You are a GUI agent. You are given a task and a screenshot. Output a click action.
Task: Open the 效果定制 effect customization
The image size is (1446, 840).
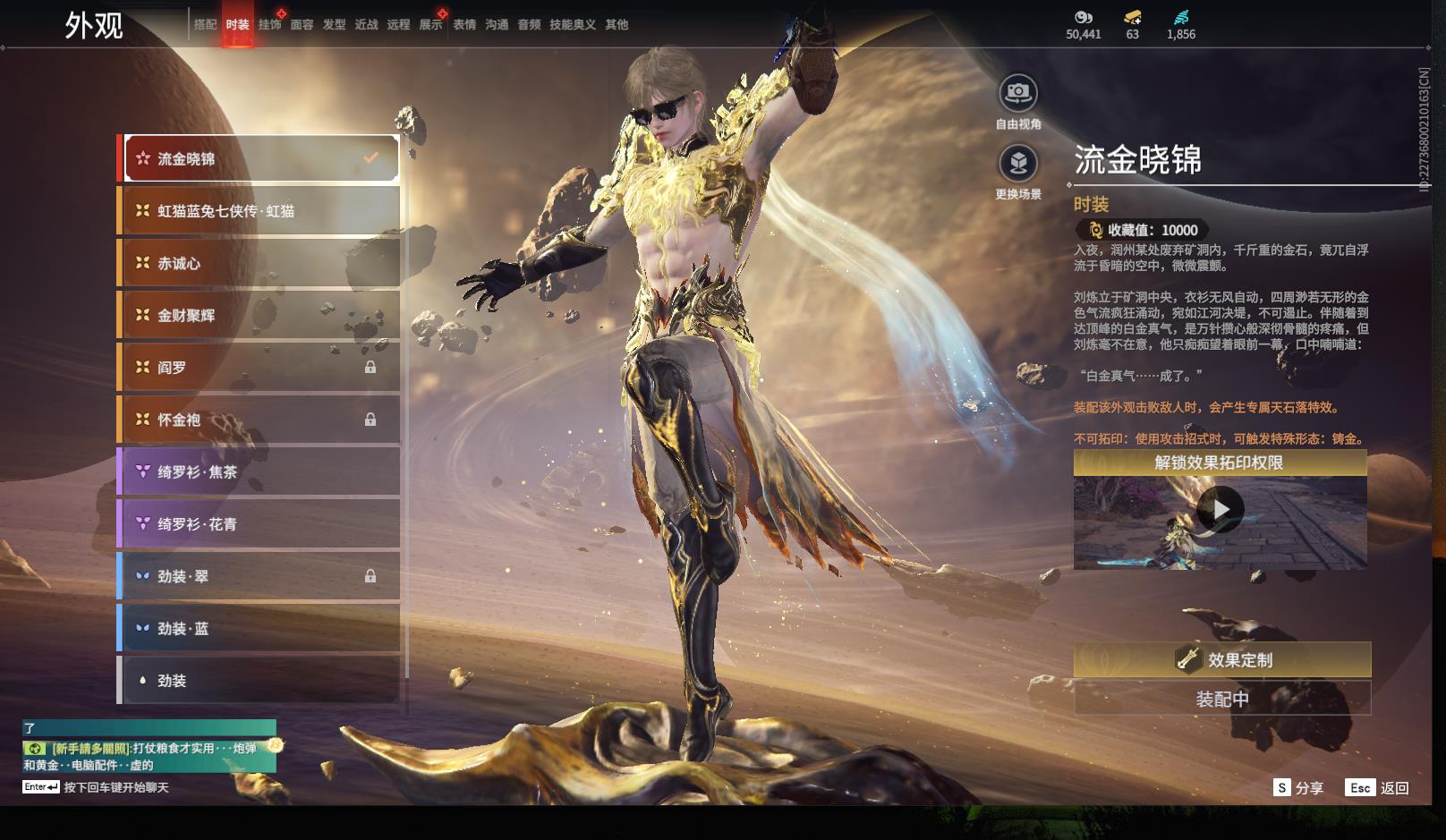click(x=1221, y=660)
